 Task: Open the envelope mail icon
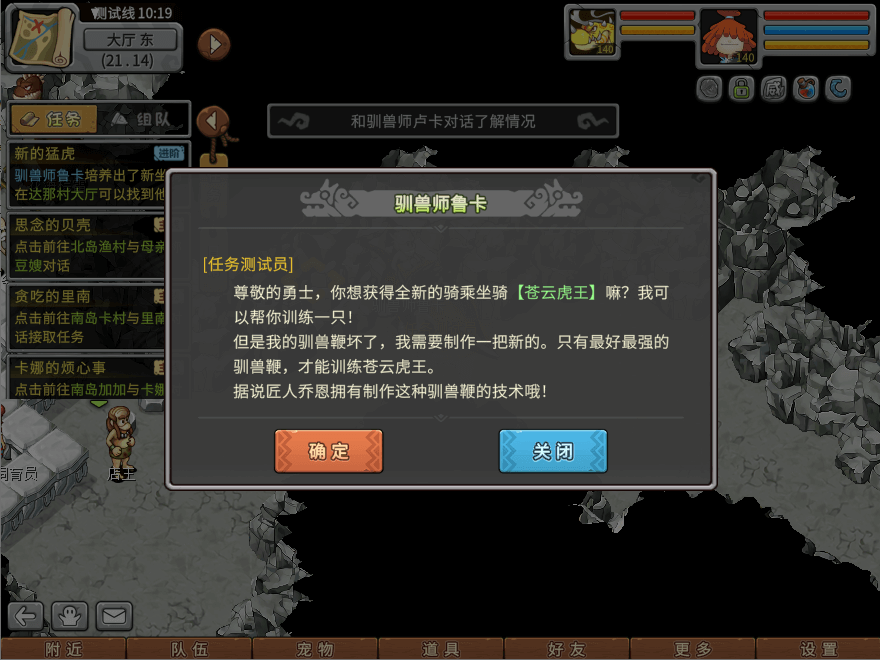click(x=113, y=616)
